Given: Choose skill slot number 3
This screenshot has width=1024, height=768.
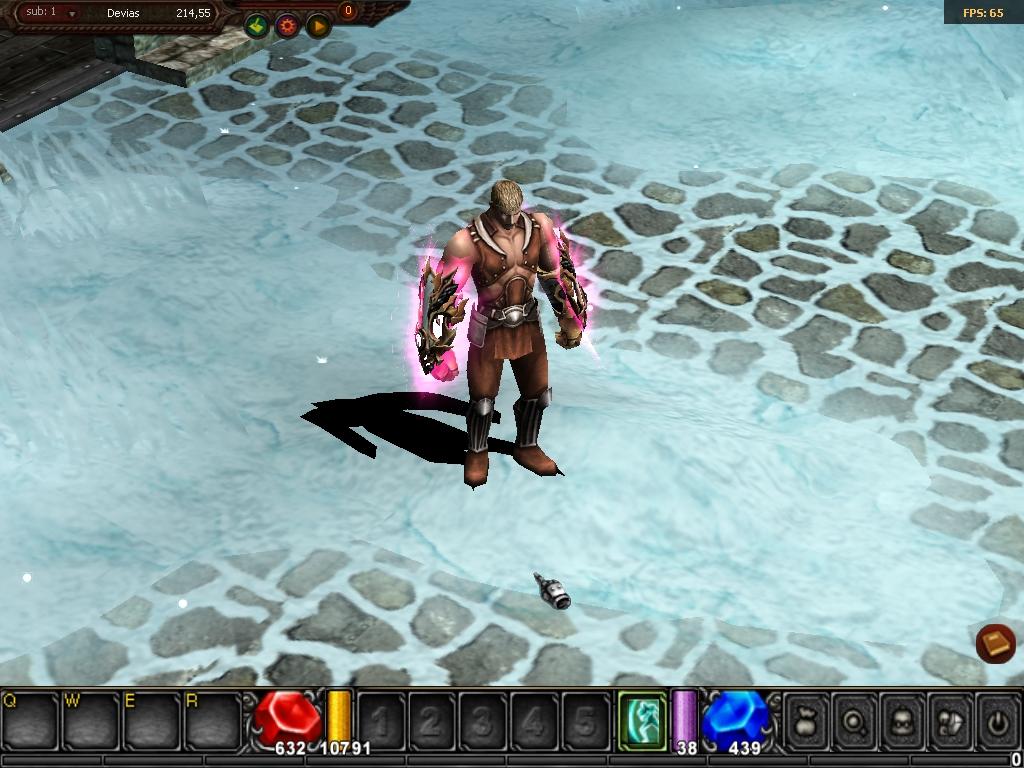Looking at the screenshot, I should pos(483,720).
